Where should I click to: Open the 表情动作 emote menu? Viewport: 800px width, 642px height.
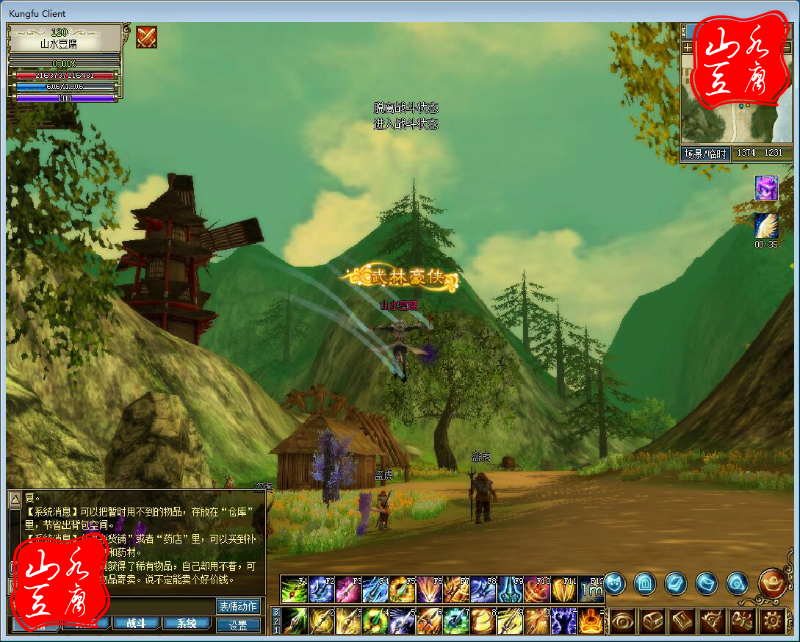(238, 606)
